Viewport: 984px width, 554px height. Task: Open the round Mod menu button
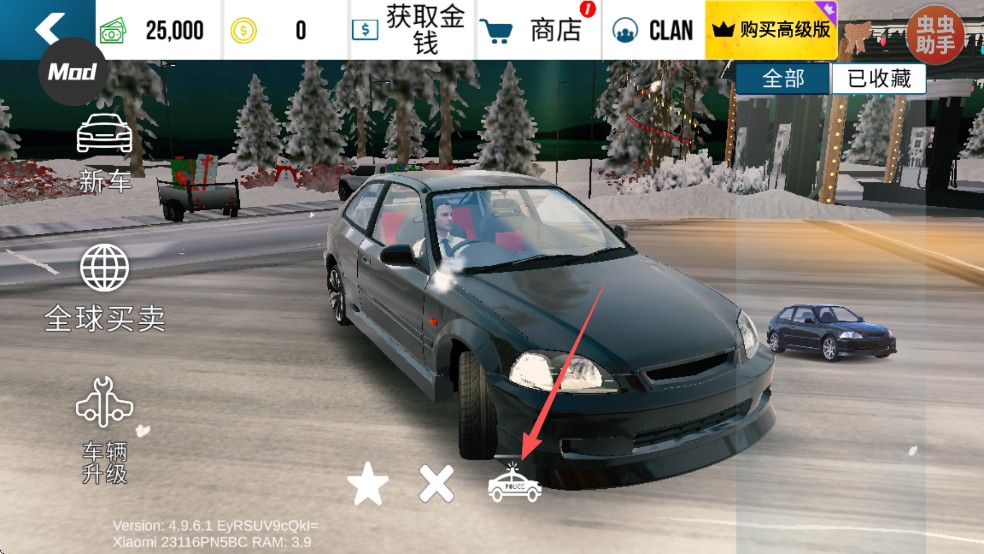tap(72, 72)
